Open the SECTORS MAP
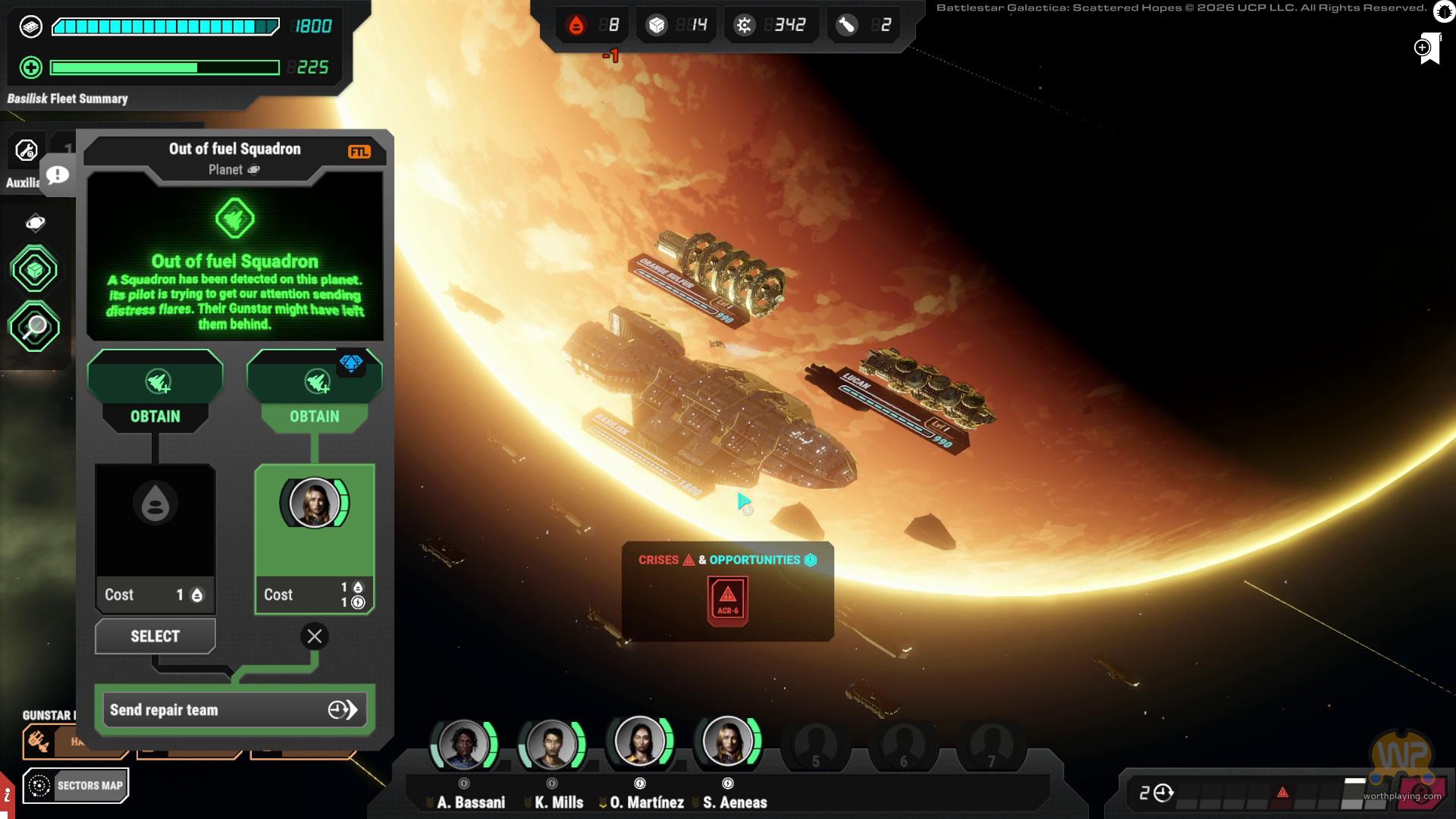The height and width of the screenshot is (819, 1456). coord(76,786)
